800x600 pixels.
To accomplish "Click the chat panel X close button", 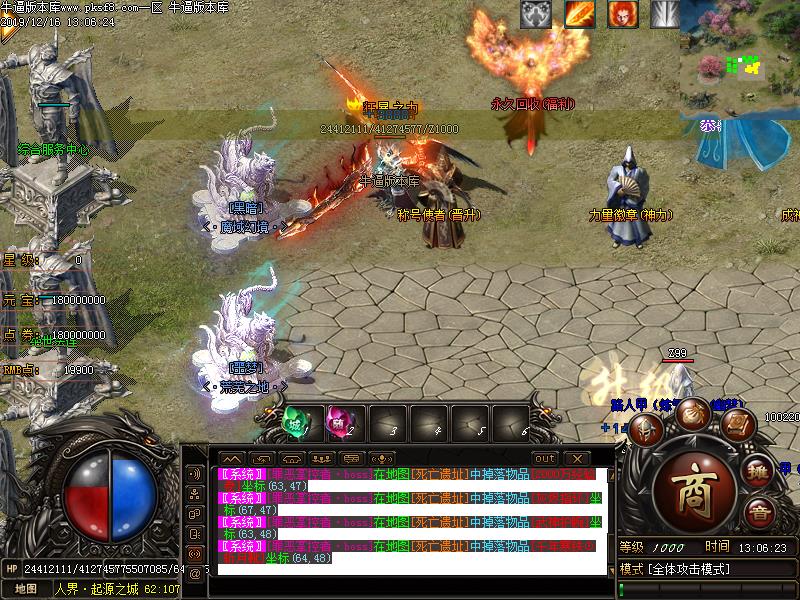I will 574,458.
